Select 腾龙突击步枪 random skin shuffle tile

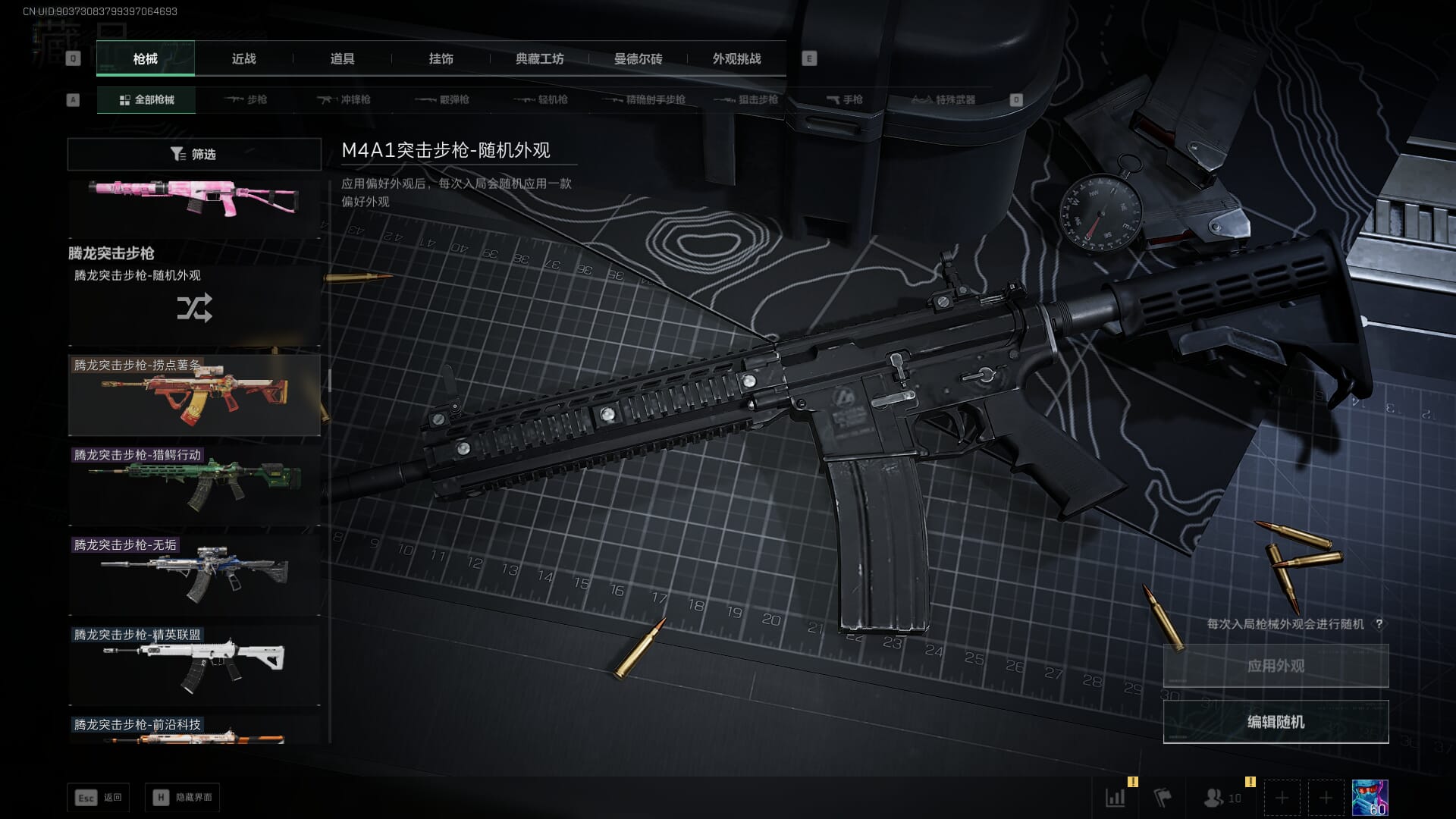pyautogui.click(x=194, y=307)
